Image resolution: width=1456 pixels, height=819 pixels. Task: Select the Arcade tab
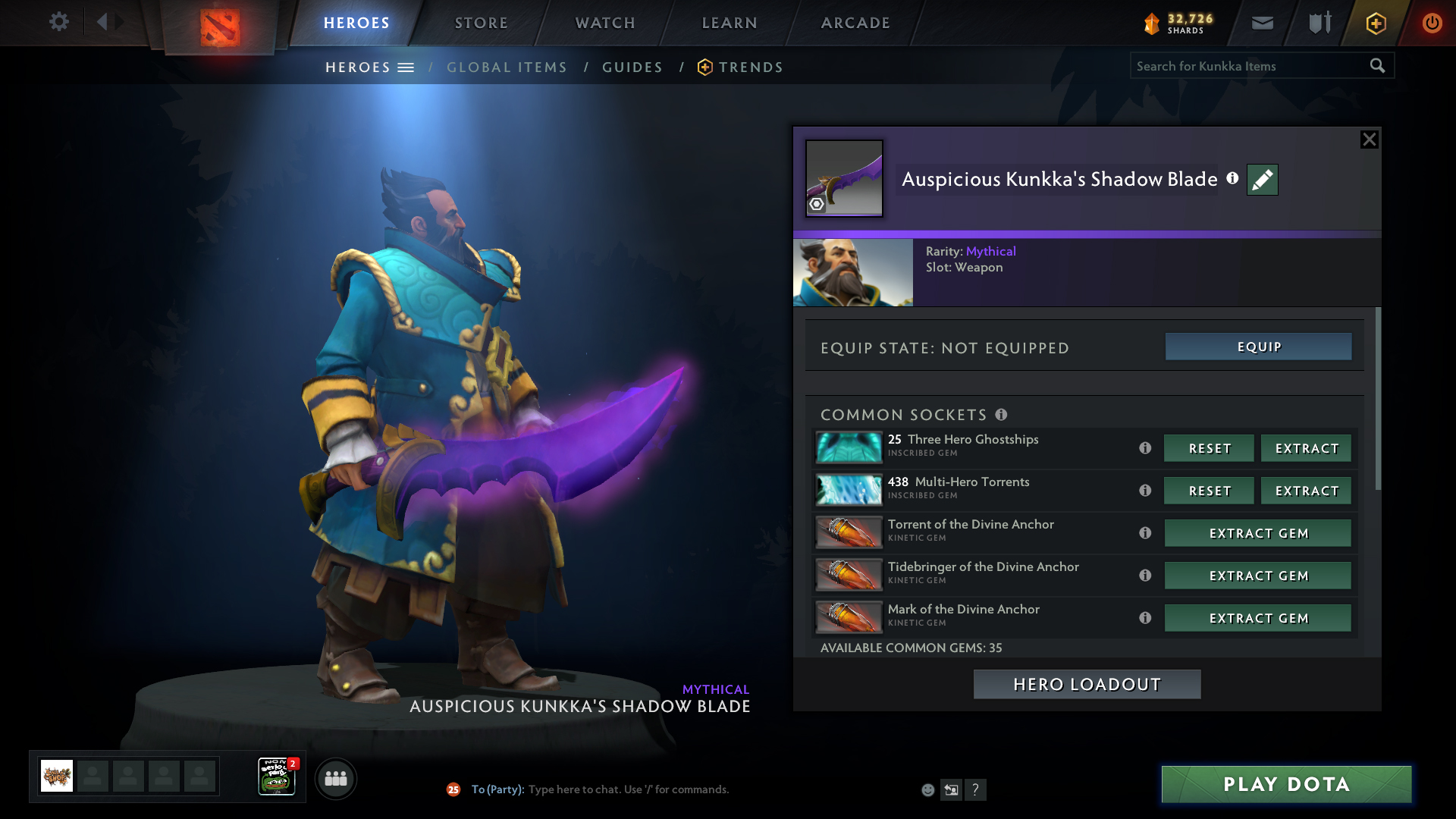[855, 23]
